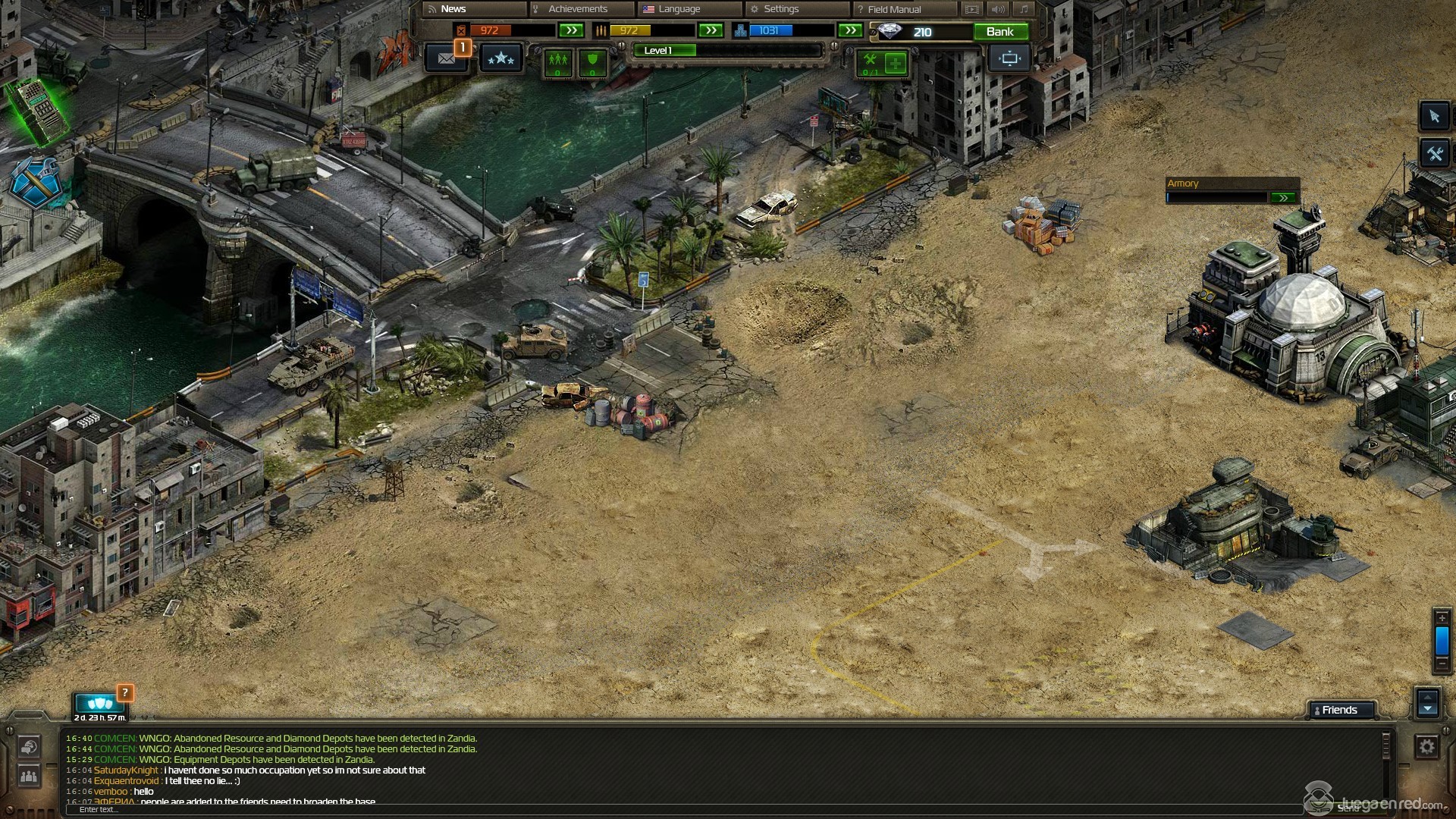1456x819 pixels.
Task: Toggle fullscreen mode icon
Action: click(1009, 58)
